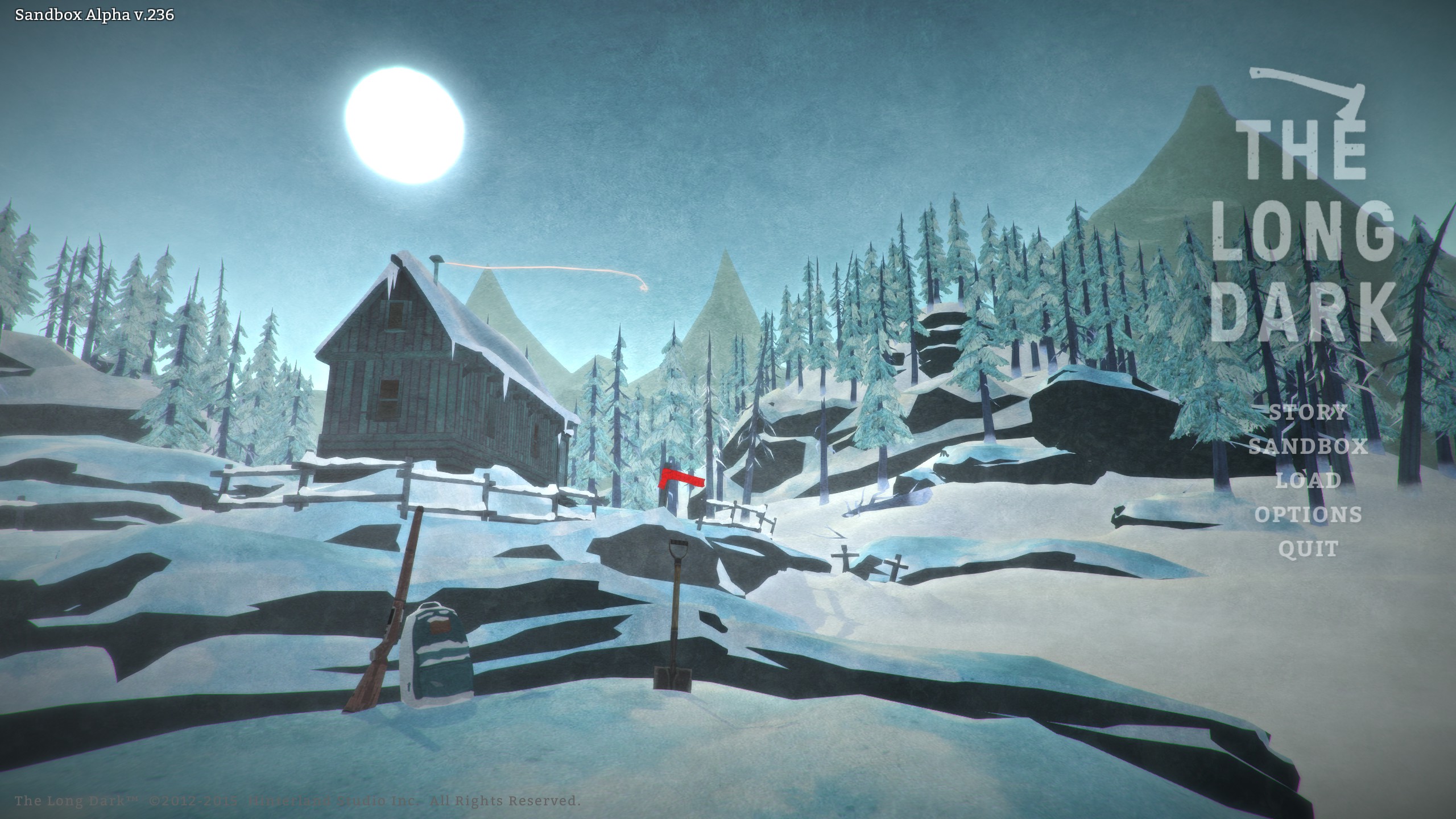1456x819 pixels.
Task: Choose Load to resume a saved game
Action: (x=1308, y=480)
